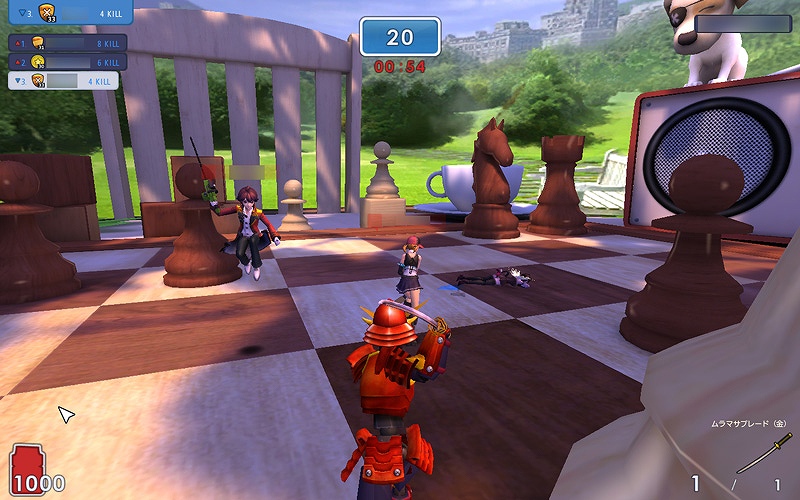
Task: Select the rank 2 player row with 6 kills
Action: pos(65,62)
